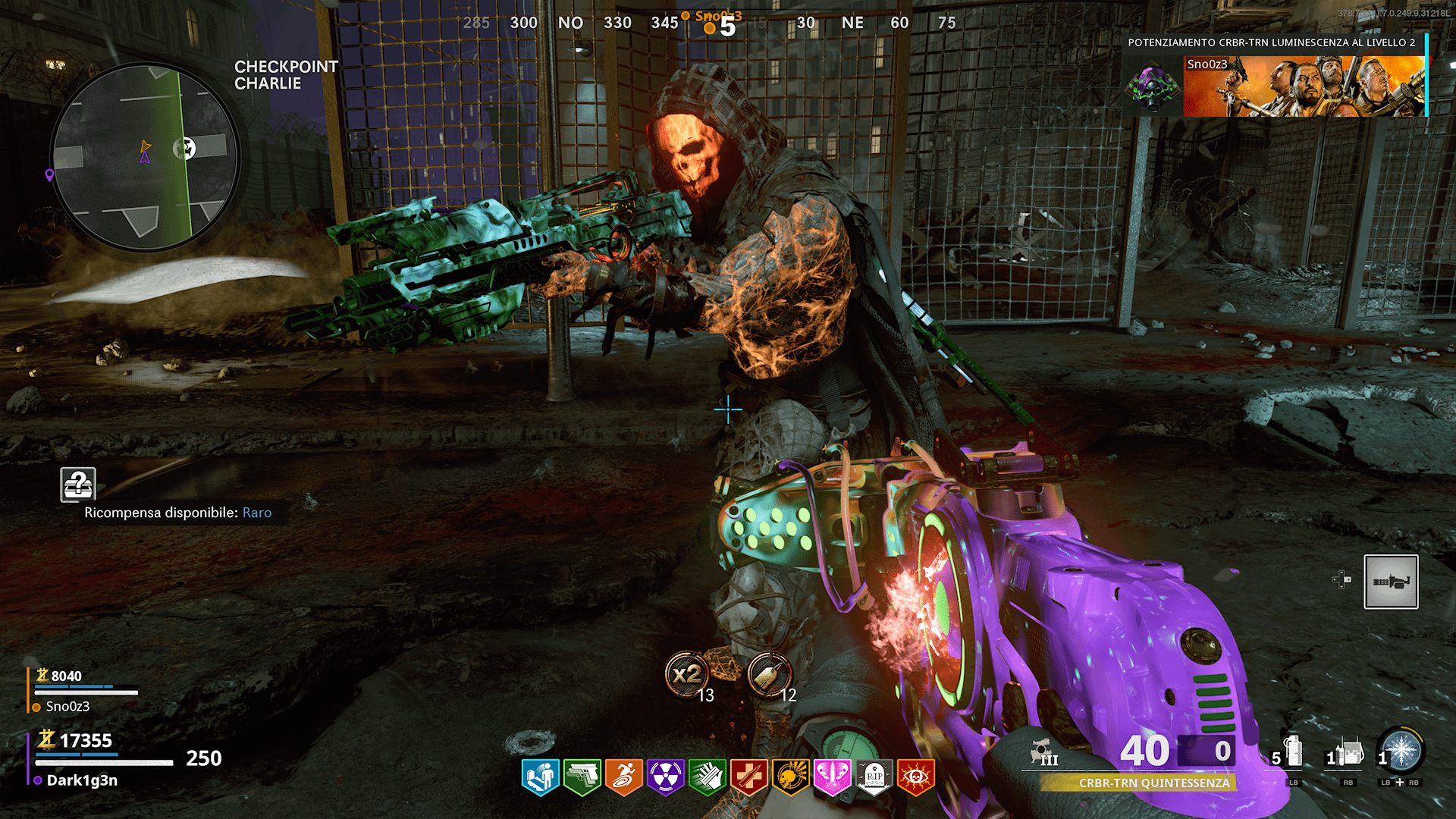Select teammate Sno0z3 in the squad list
The image size is (1456, 819).
(x=67, y=706)
